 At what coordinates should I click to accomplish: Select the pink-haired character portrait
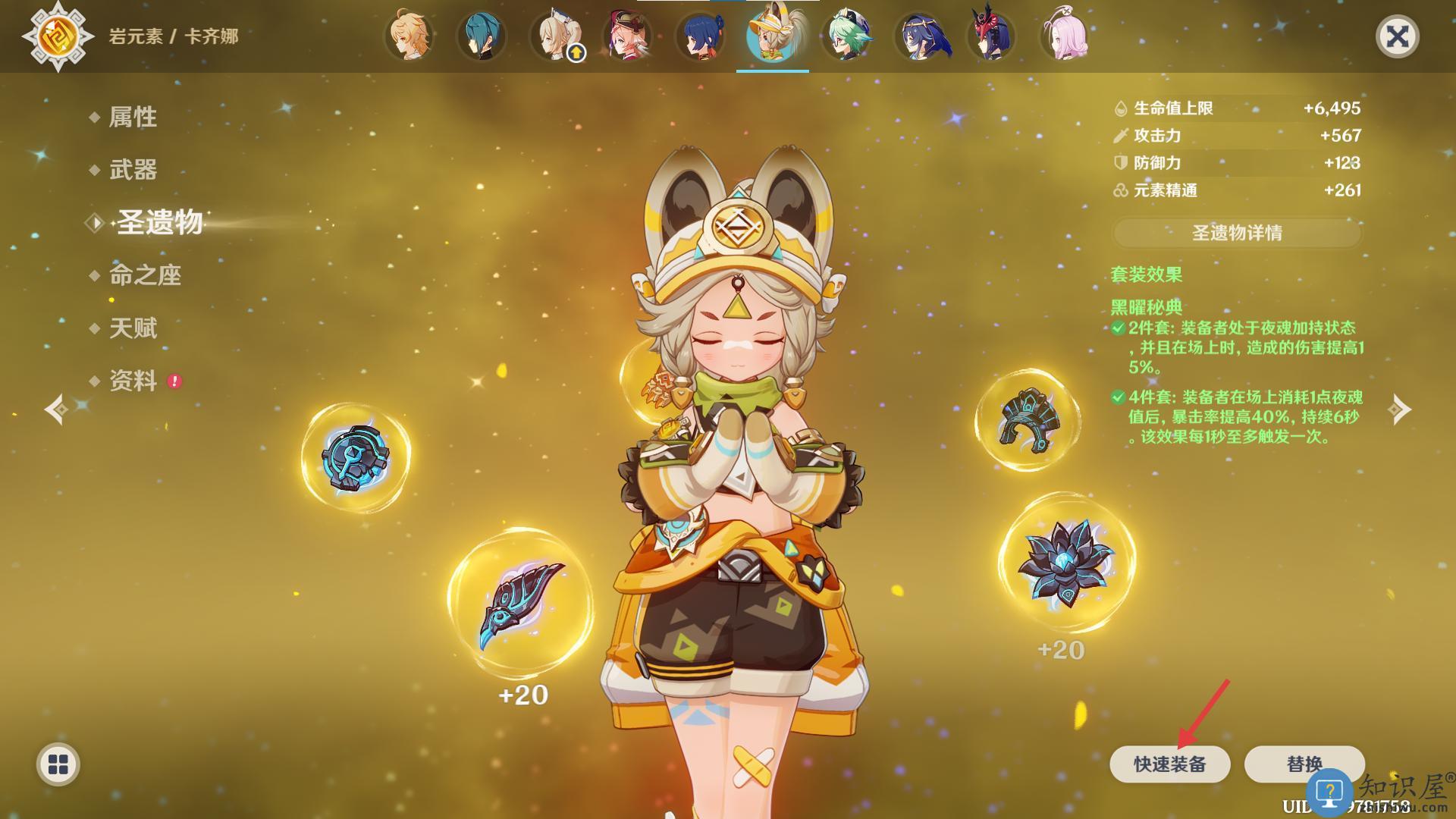(1065, 36)
